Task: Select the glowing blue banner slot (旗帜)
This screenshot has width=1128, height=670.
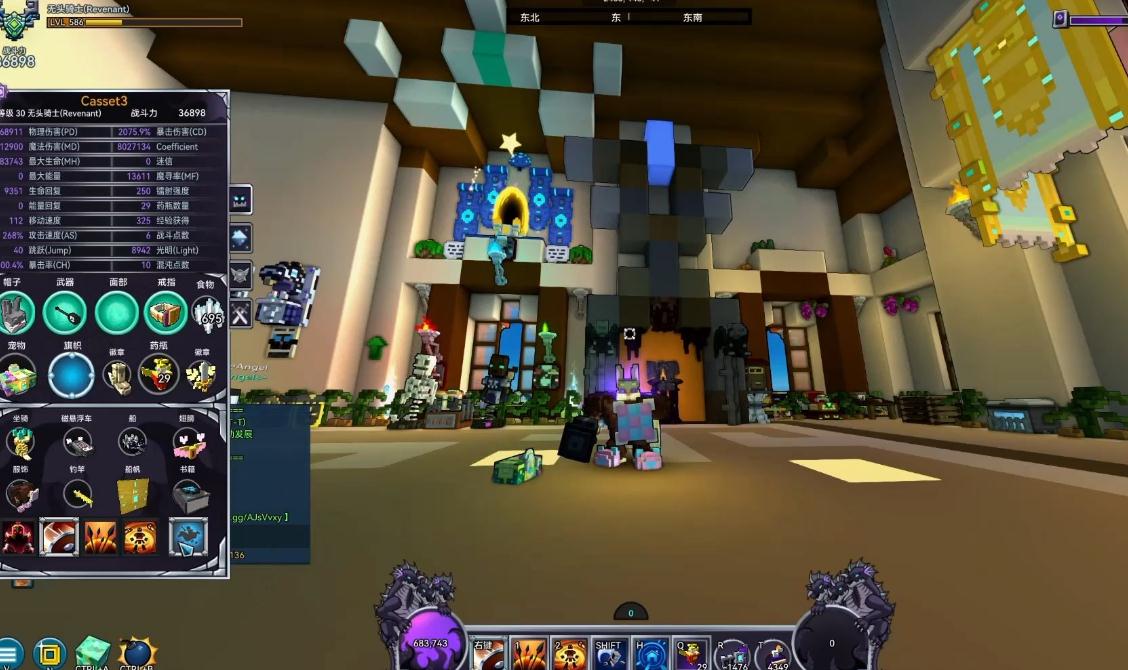Action: point(71,376)
